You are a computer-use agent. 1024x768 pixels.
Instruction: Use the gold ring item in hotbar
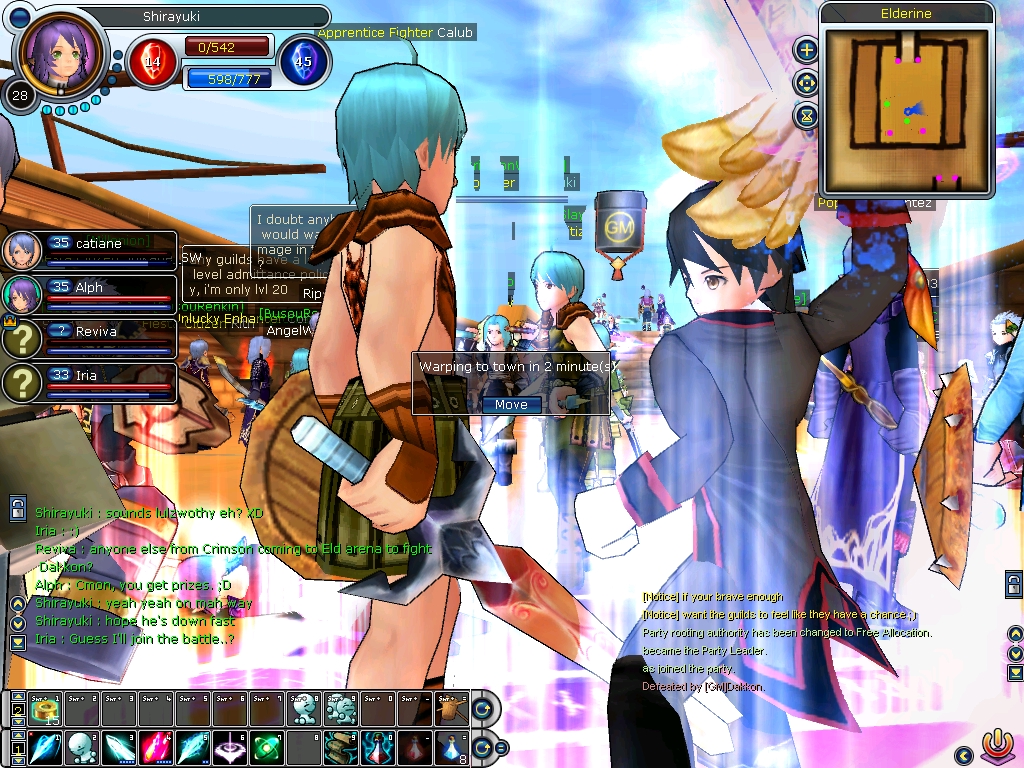coord(46,710)
